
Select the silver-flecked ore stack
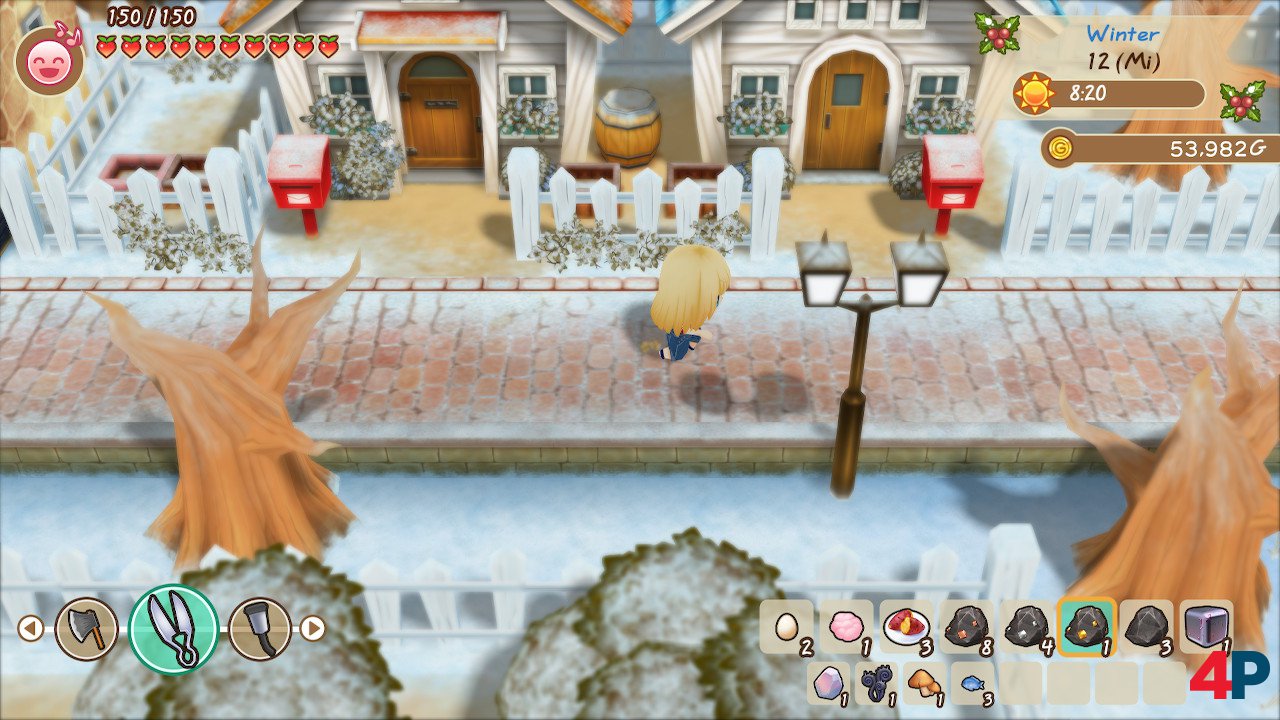1026,627
